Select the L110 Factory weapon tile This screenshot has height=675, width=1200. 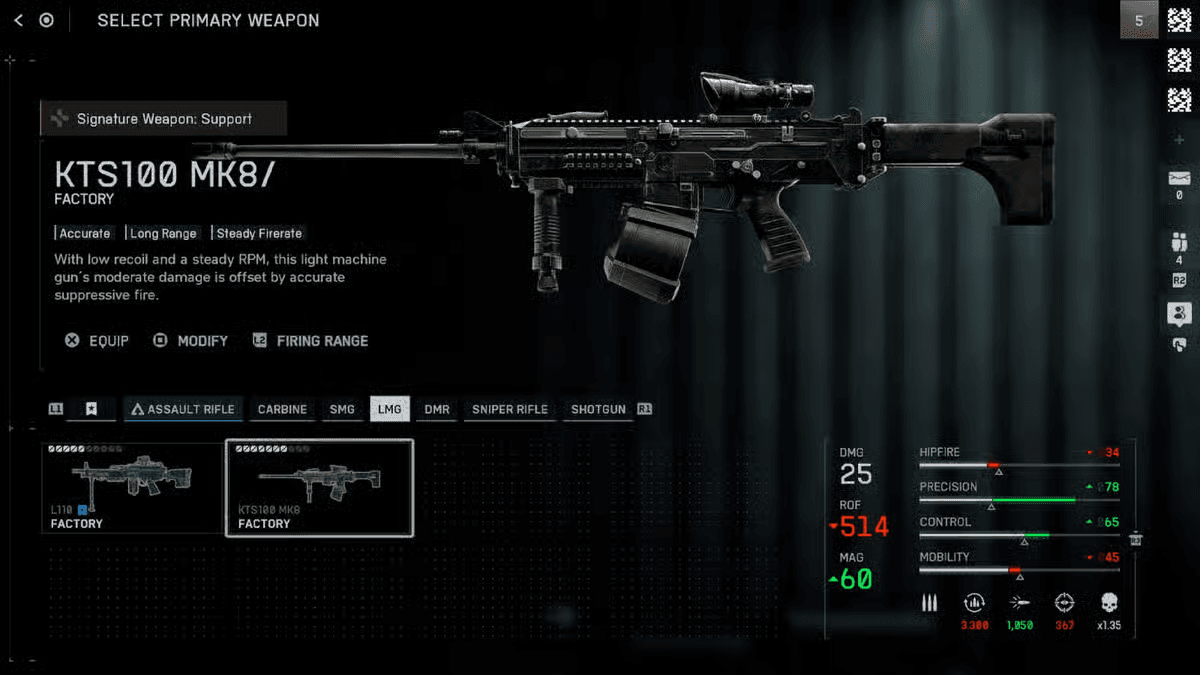coord(132,487)
